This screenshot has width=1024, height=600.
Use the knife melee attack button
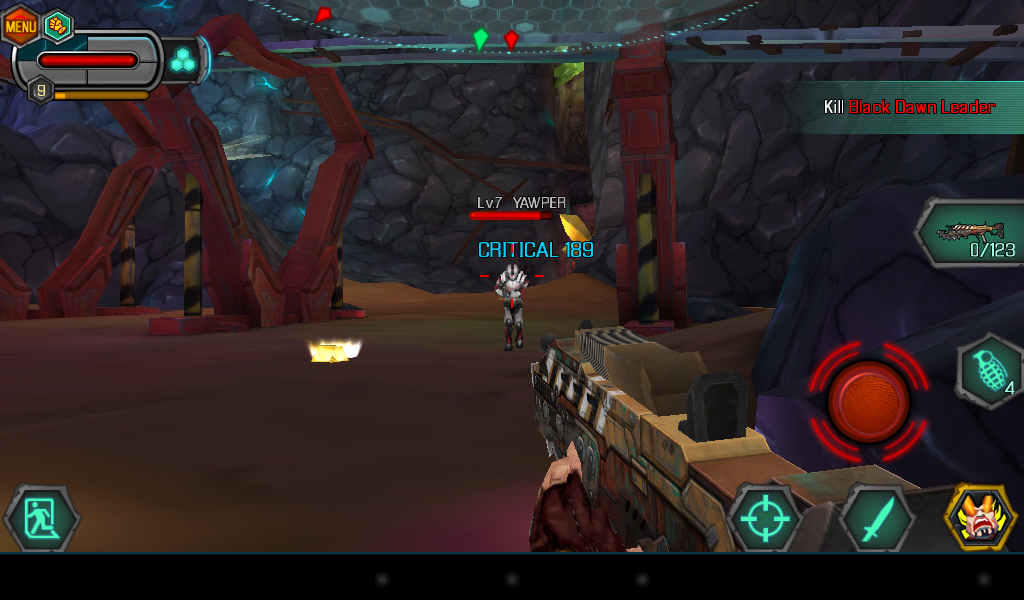pyautogui.click(x=877, y=520)
